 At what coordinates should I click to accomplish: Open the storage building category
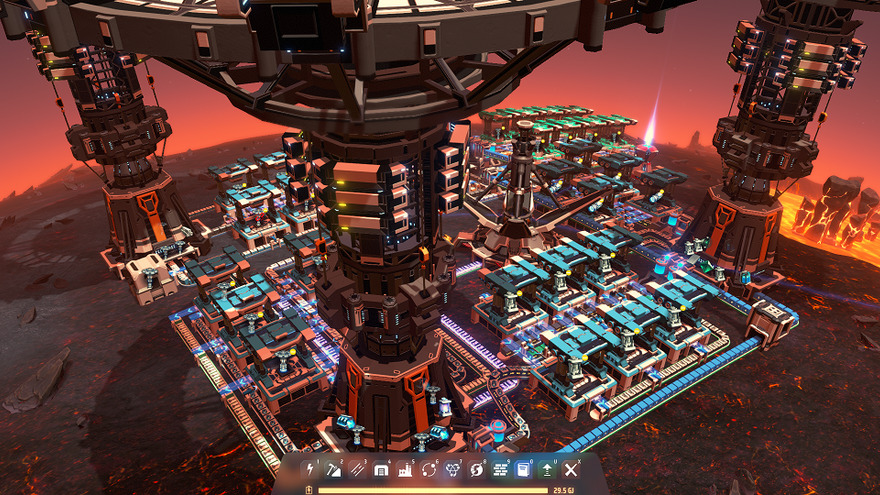click(x=381, y=468)
